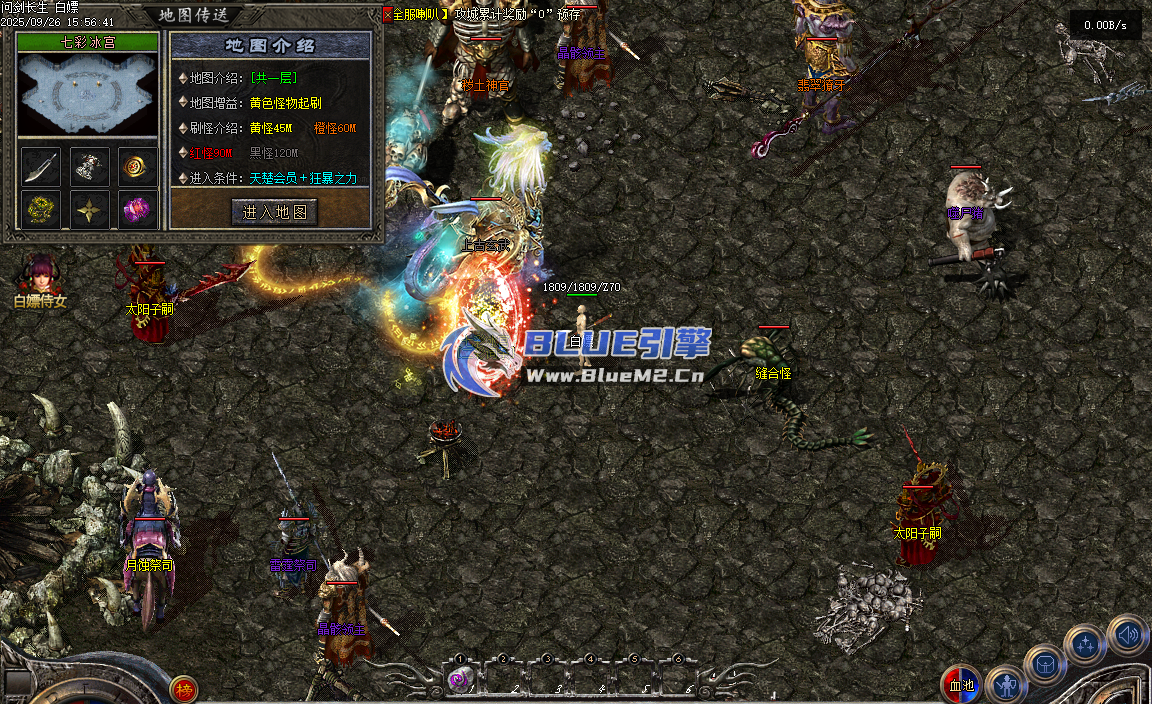
Task: Inspect the gold four-point star reward icon
Action: click(90, 210)
